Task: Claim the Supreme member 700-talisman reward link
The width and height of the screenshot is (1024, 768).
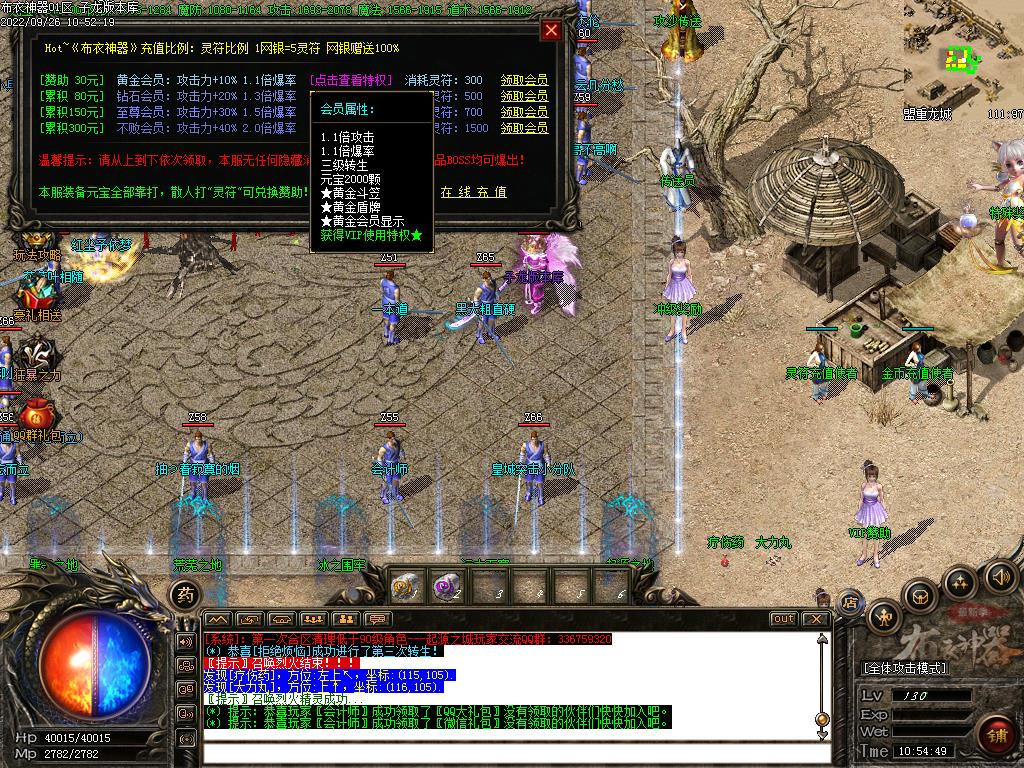Action: pyautogui.click(x=524, y=112)
